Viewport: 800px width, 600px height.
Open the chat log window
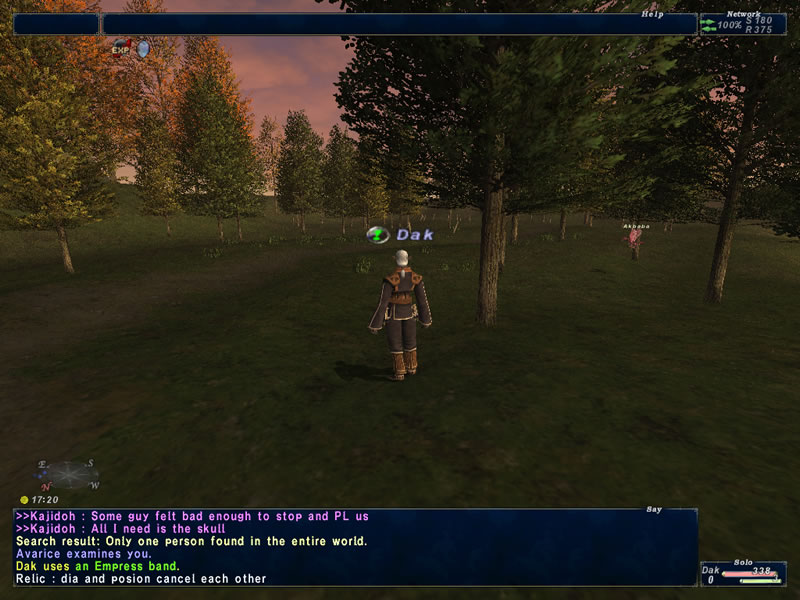click(355, 546)
